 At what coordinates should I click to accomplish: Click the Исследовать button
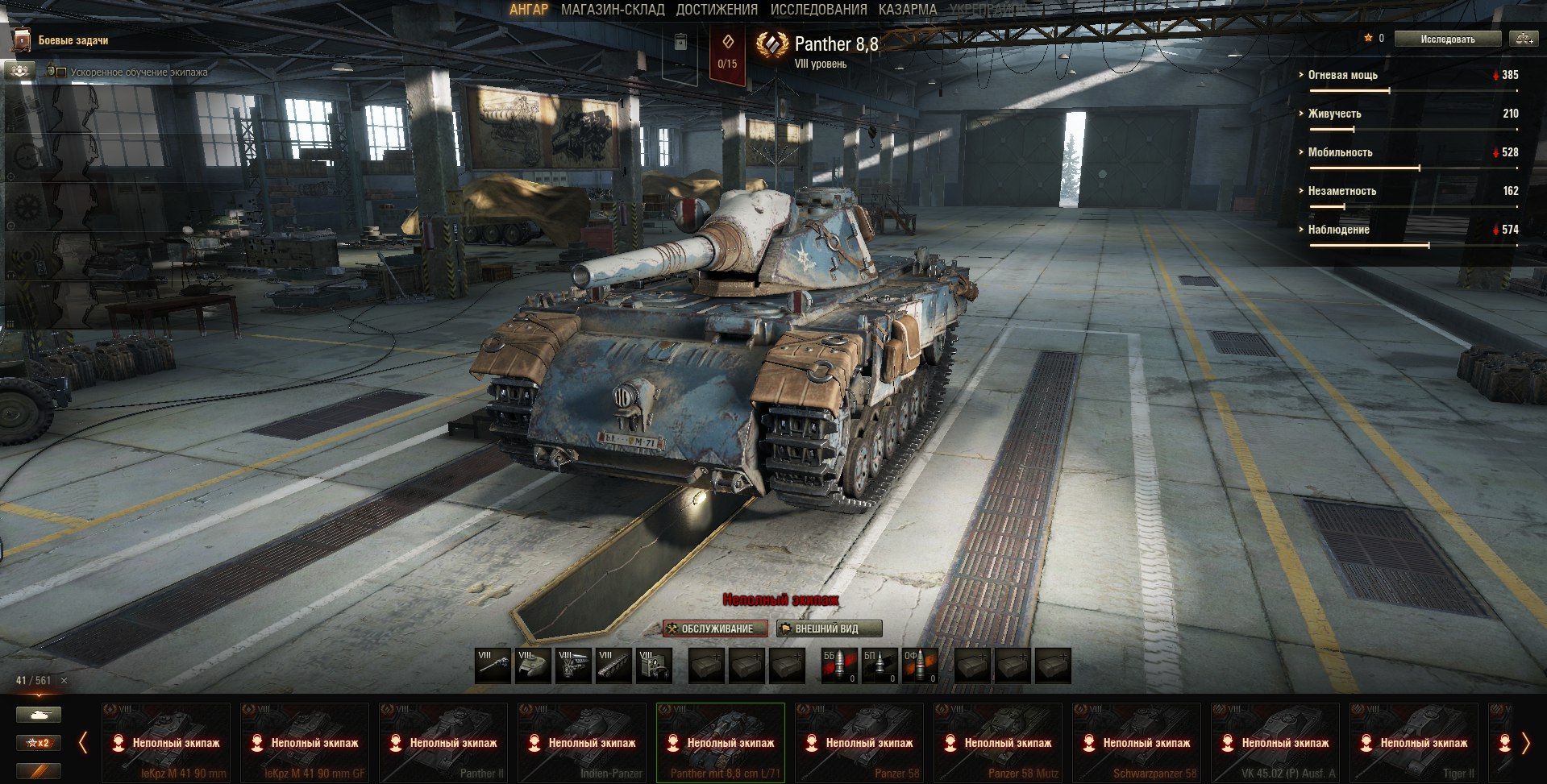(x=1447, y=39)
